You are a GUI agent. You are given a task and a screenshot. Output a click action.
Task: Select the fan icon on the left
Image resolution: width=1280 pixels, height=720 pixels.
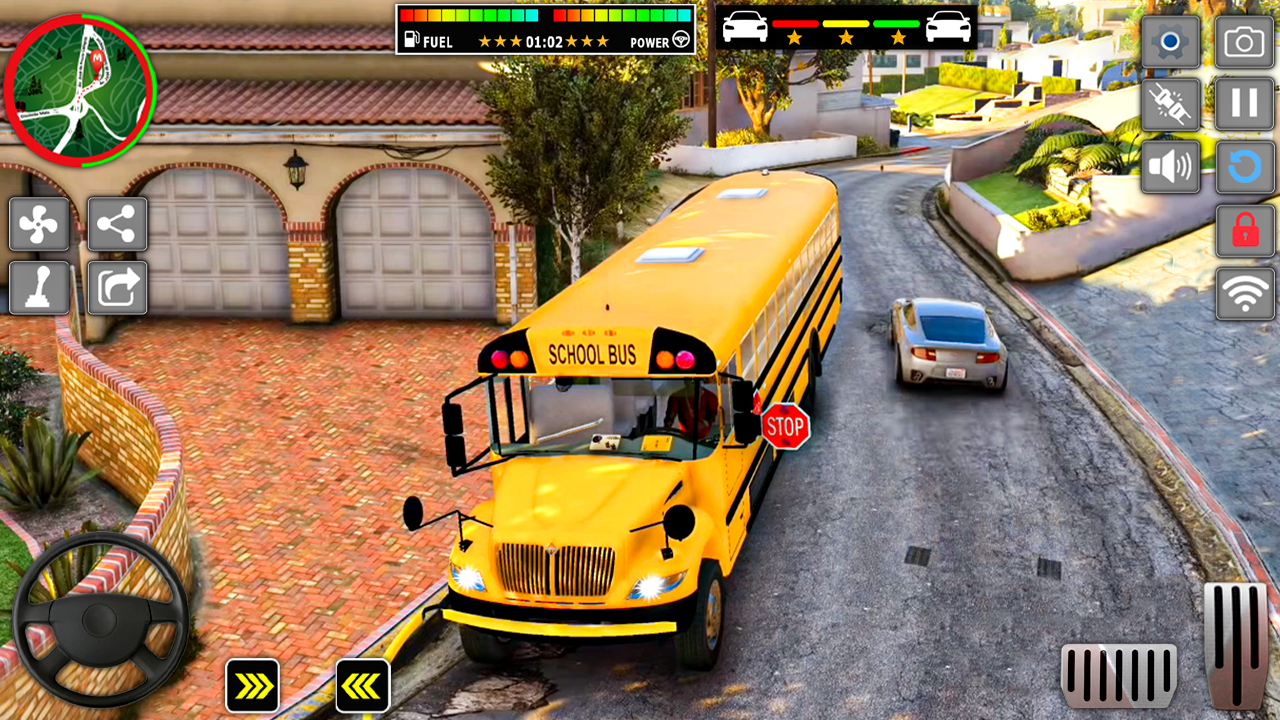tap(39, 224)
